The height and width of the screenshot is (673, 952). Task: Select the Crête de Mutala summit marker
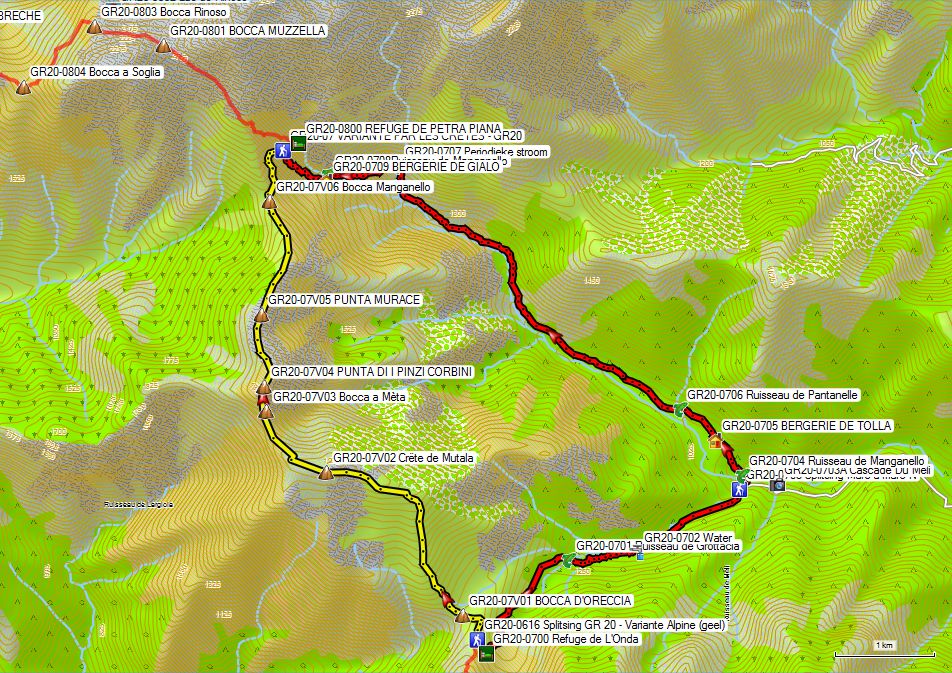coord(325,473)
